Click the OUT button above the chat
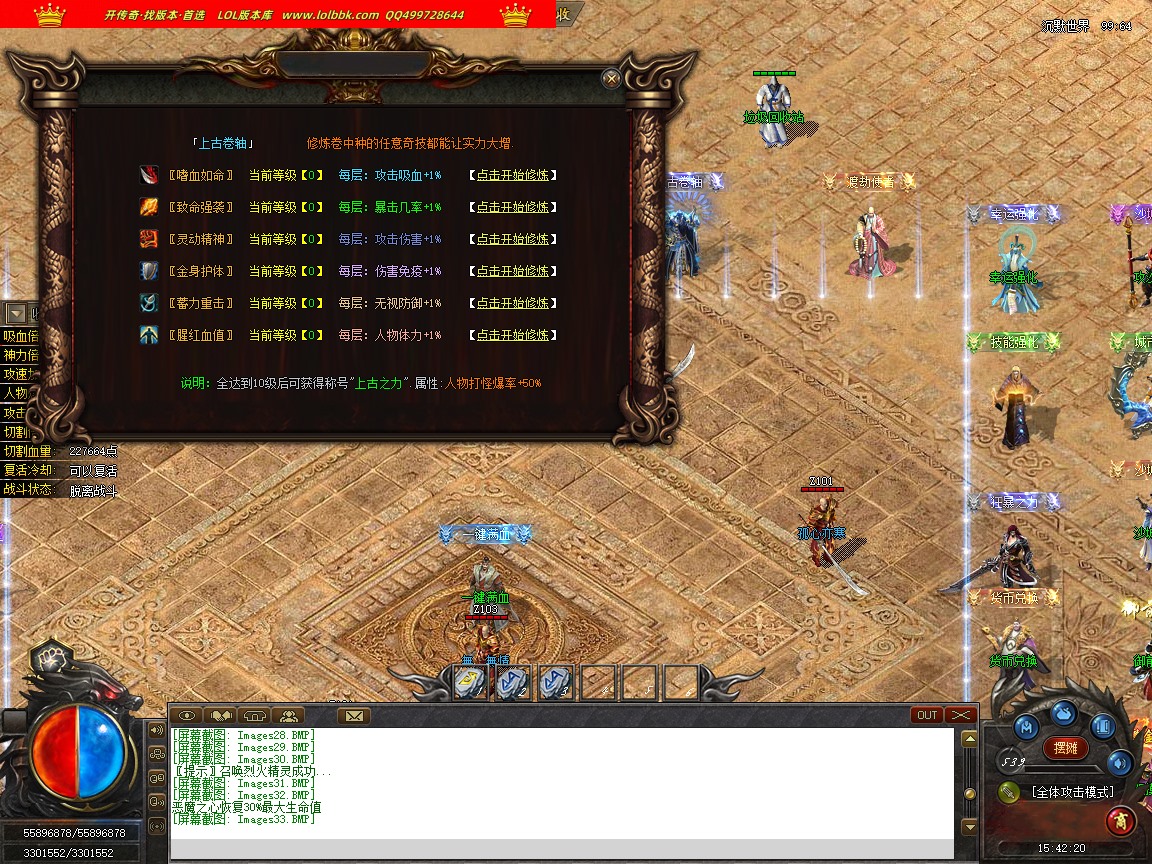 [927, 715]
